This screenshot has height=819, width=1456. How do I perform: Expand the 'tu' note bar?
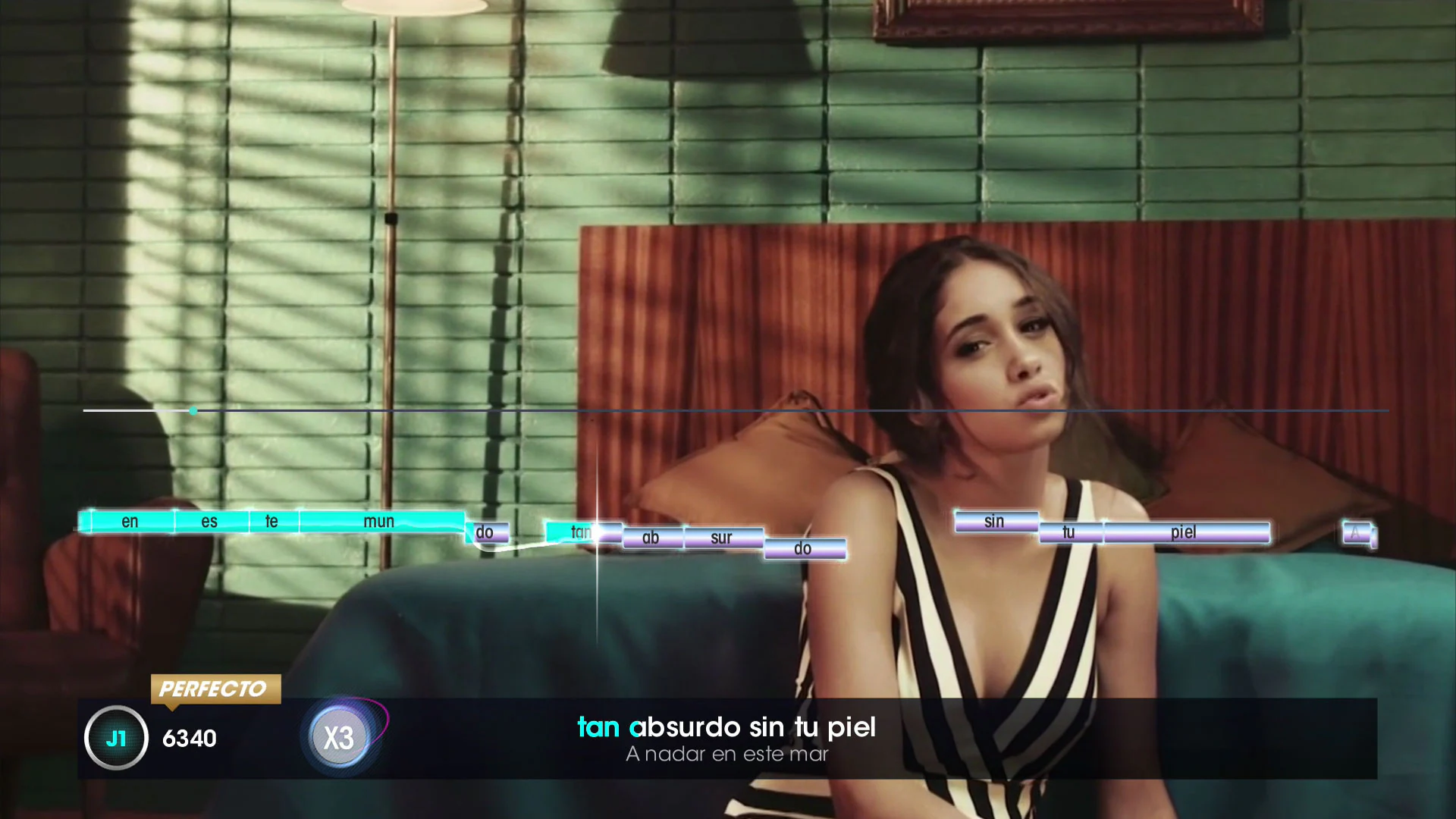pyautogui.click(x=1068, y=532)
